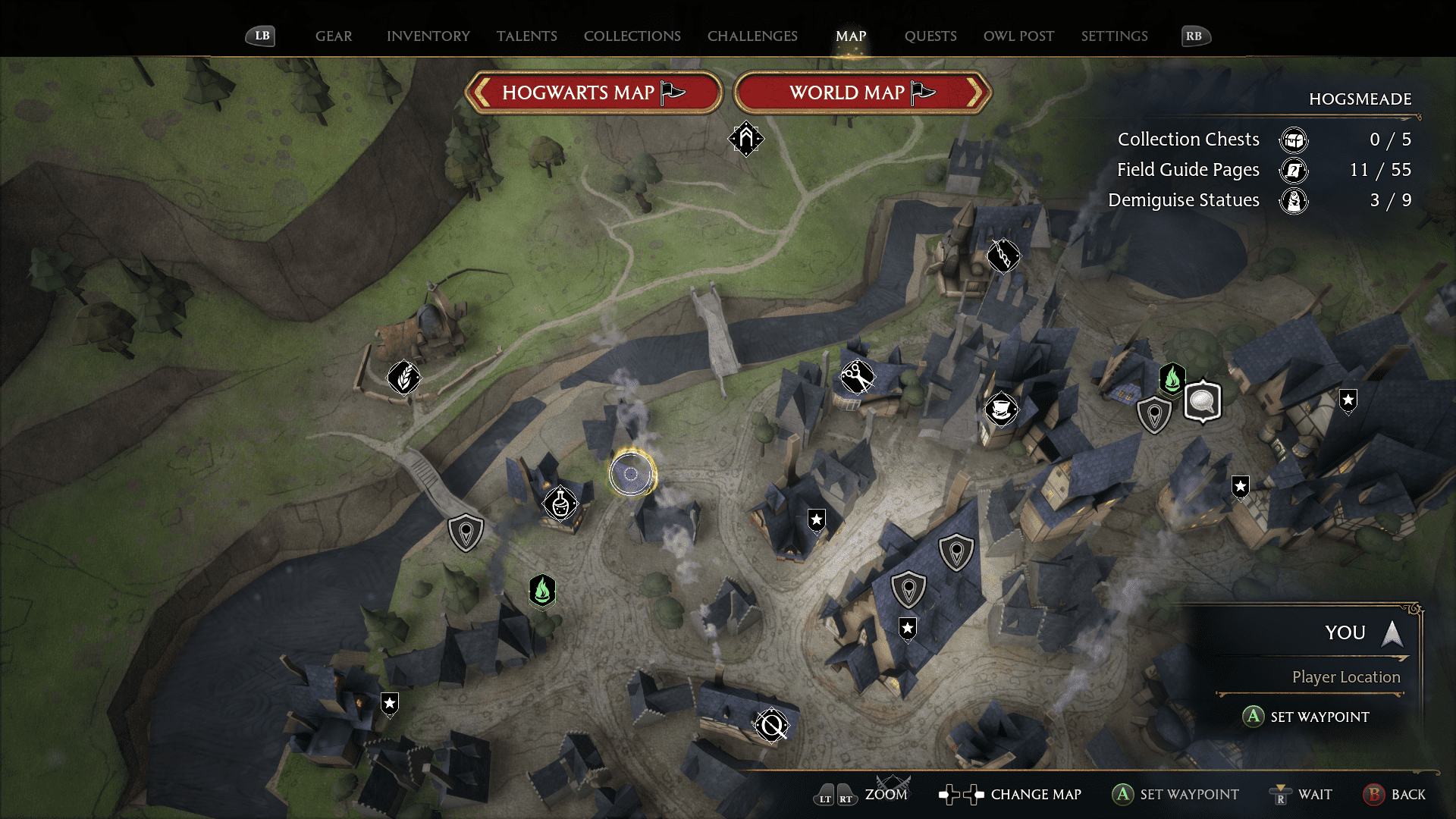The image size is (1456, 819).
Task: Open the Hogwarts Map
Action: point(594,93)
